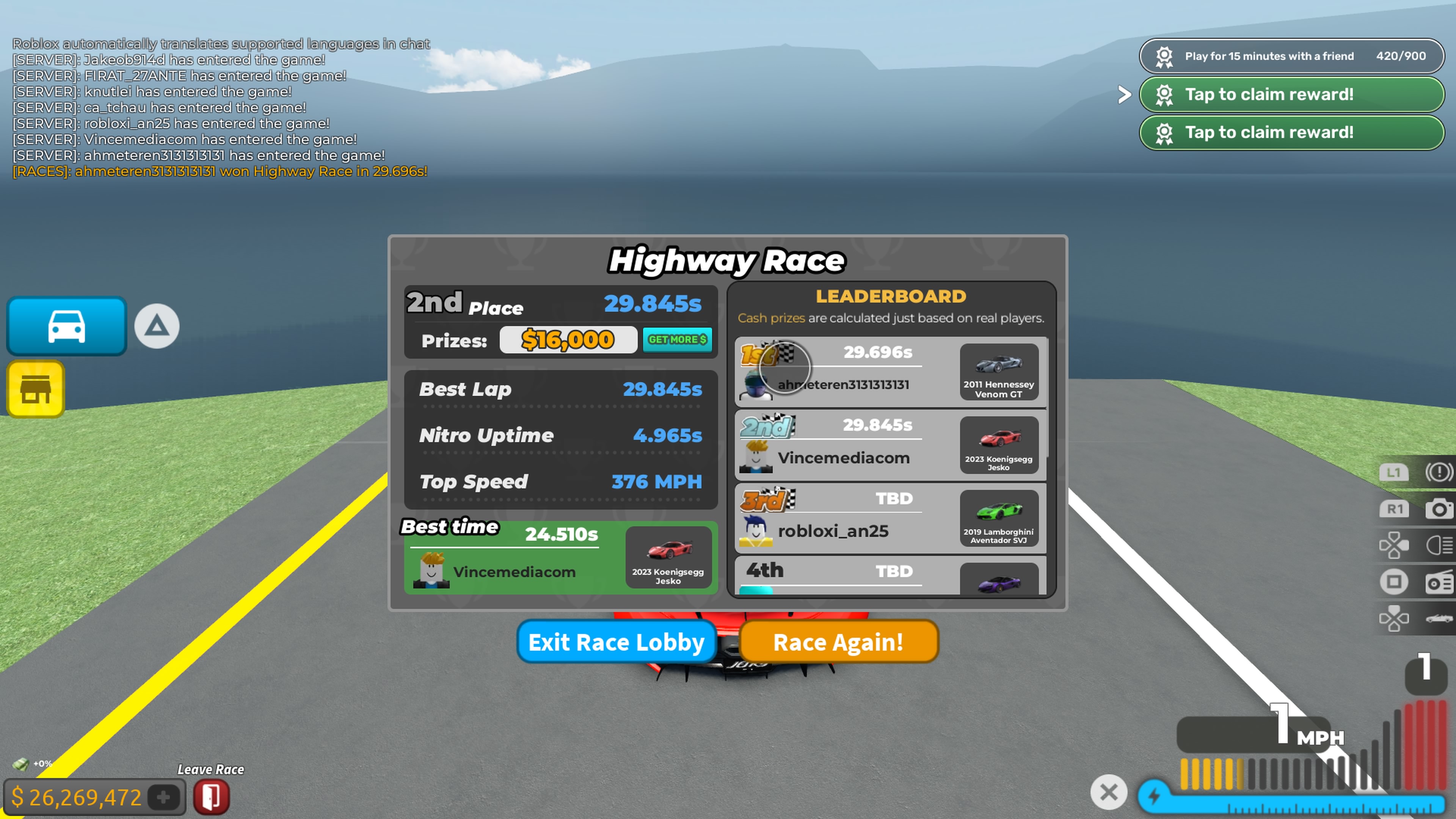1456x819 pixels.
Task: Open the blue car garage button
Action: point(67,326)
